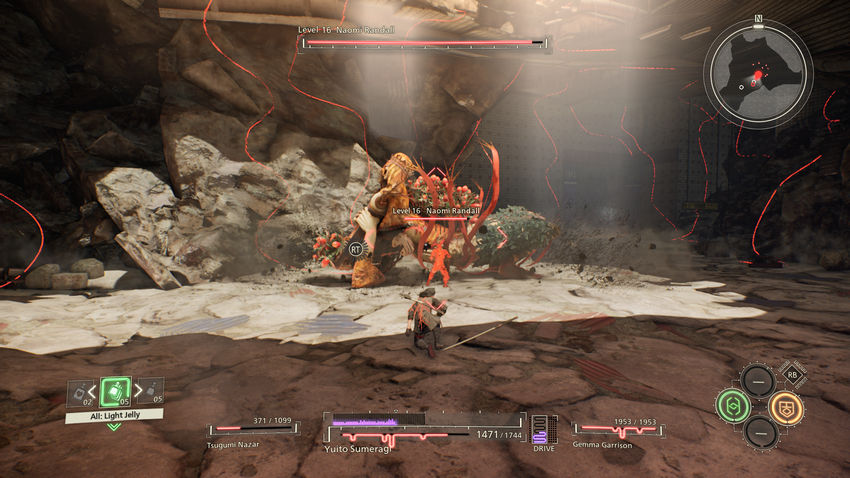Cycle to the previous item with left arrow

click(93, 392)
